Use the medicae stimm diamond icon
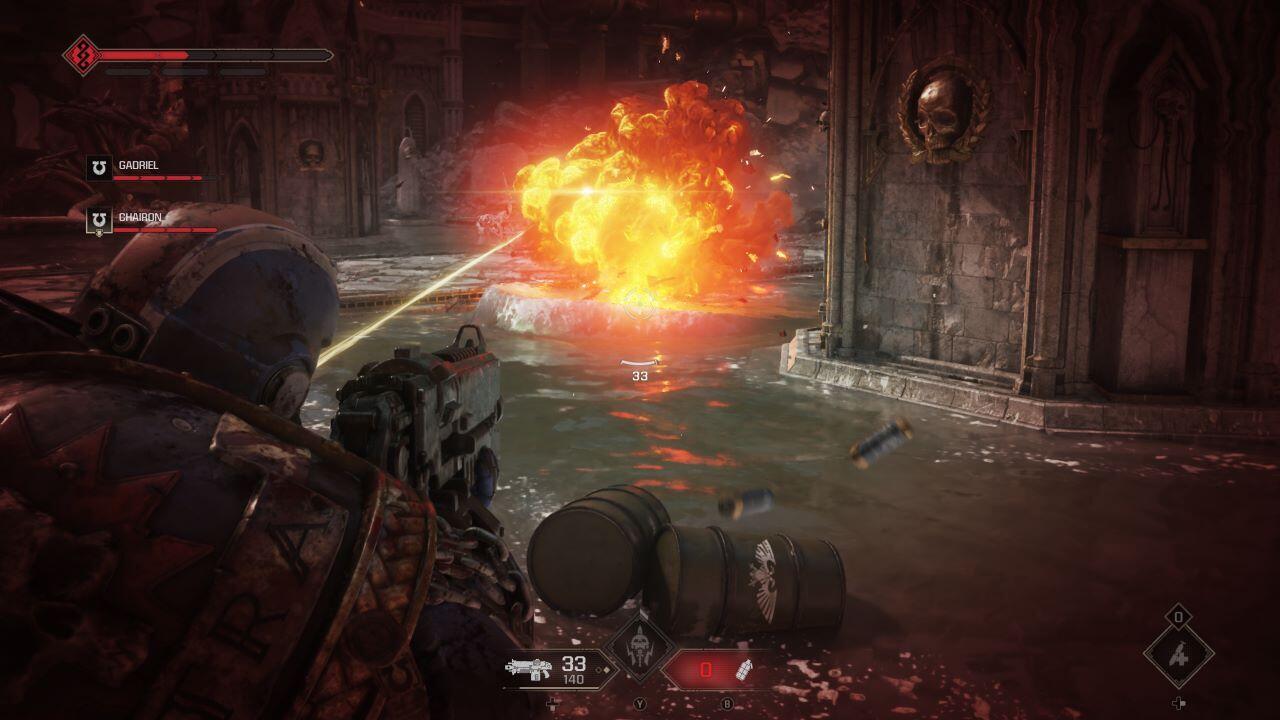The height and width of the screenshot is (720, 1280). (1179, 656)
